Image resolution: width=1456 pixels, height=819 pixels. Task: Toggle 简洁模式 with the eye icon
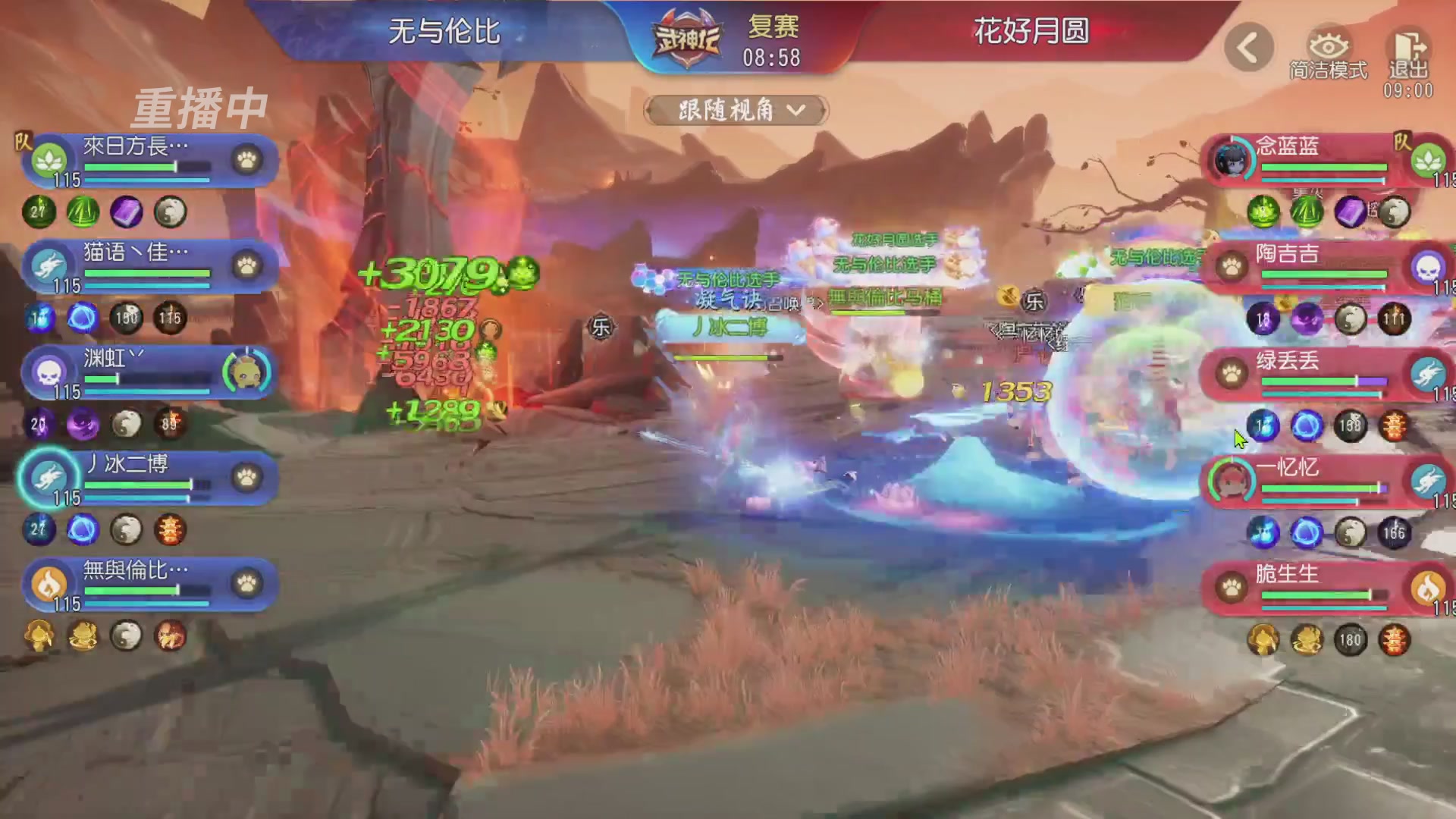pos(1329,45)
